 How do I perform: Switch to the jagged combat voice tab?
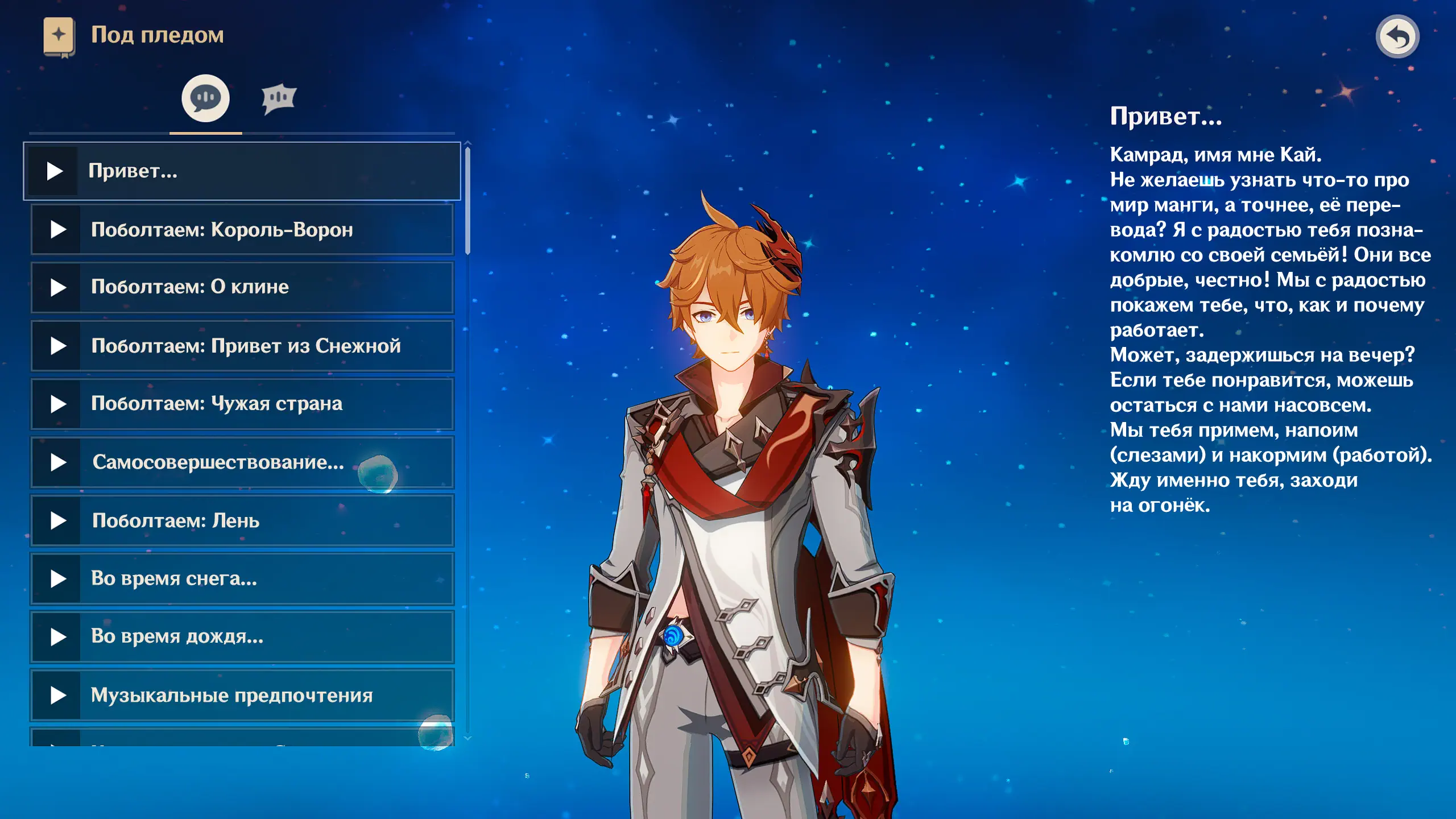coord(279,99)
